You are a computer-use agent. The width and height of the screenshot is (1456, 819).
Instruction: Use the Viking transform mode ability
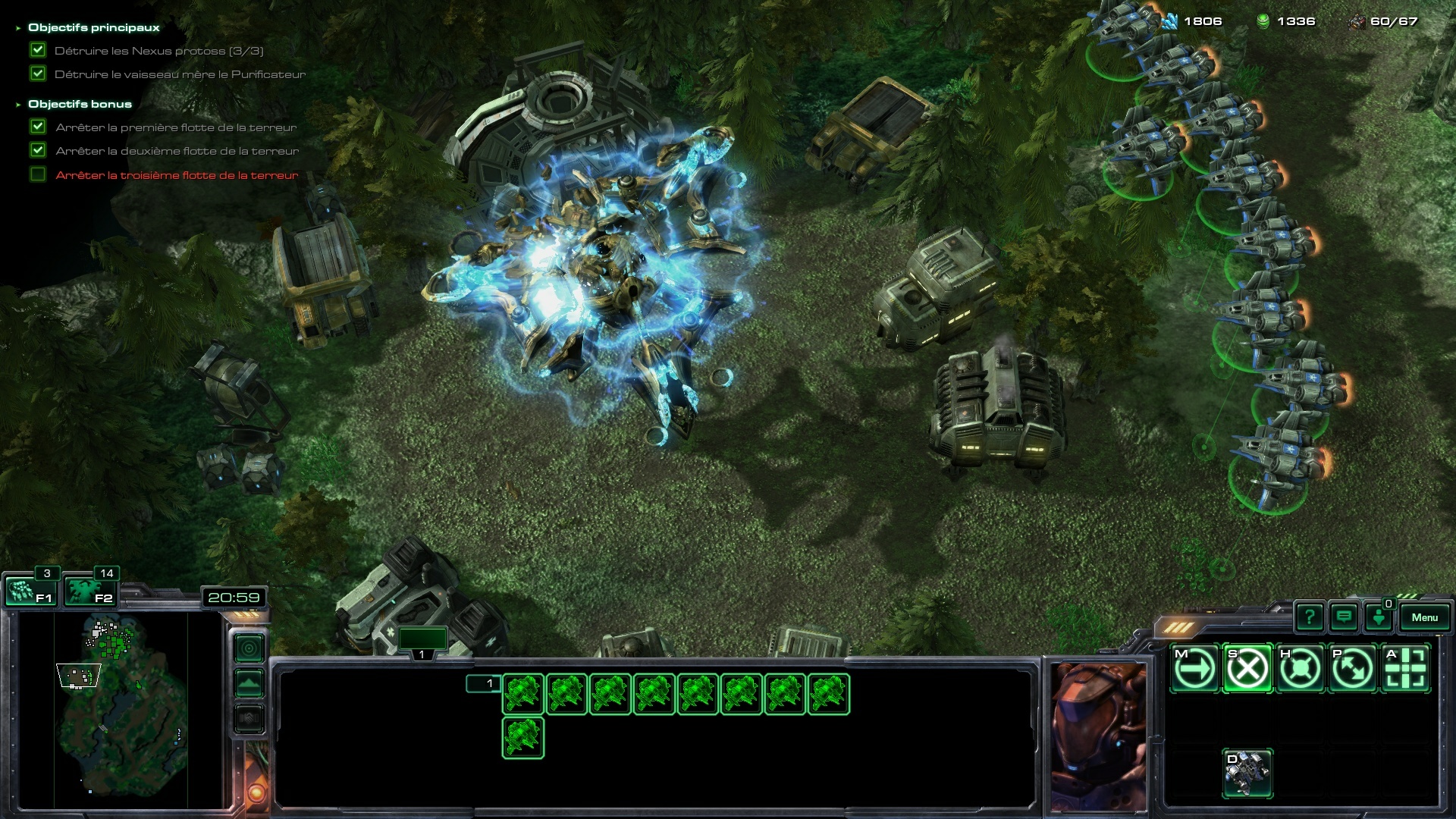1247,773
